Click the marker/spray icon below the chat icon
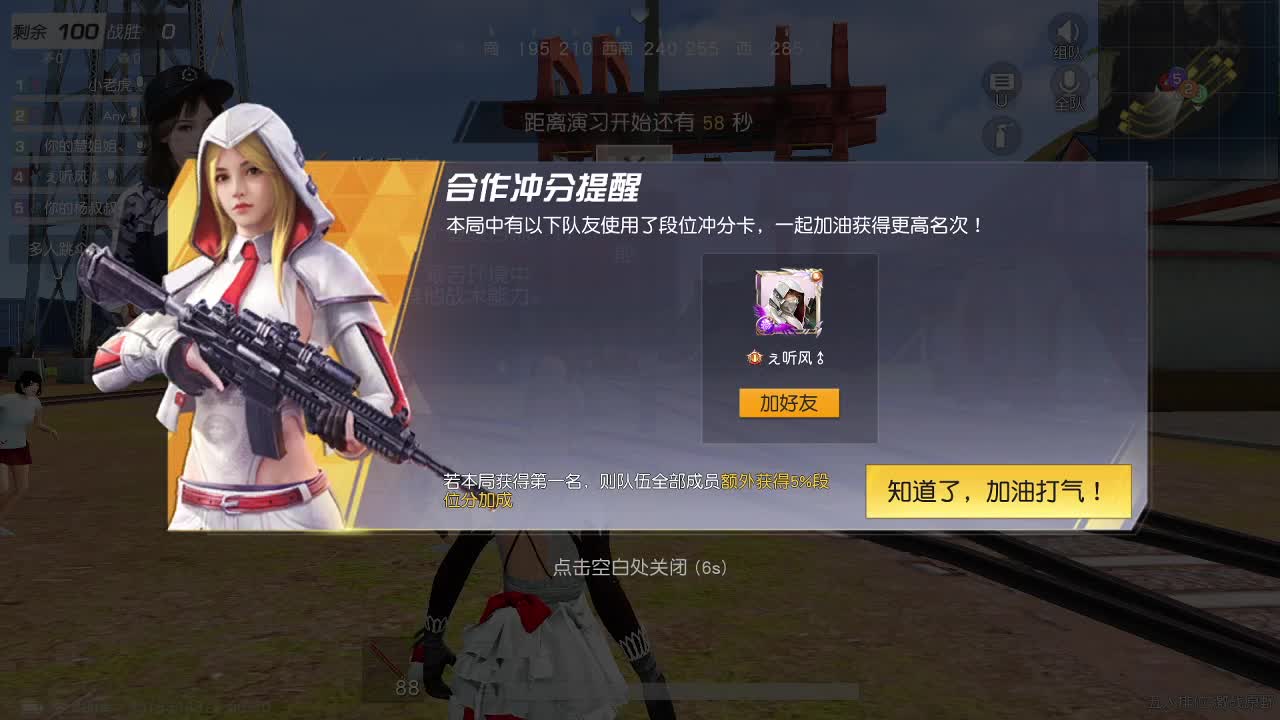The width and height of the screenshot is (1280, 720). coord(1002,137)
